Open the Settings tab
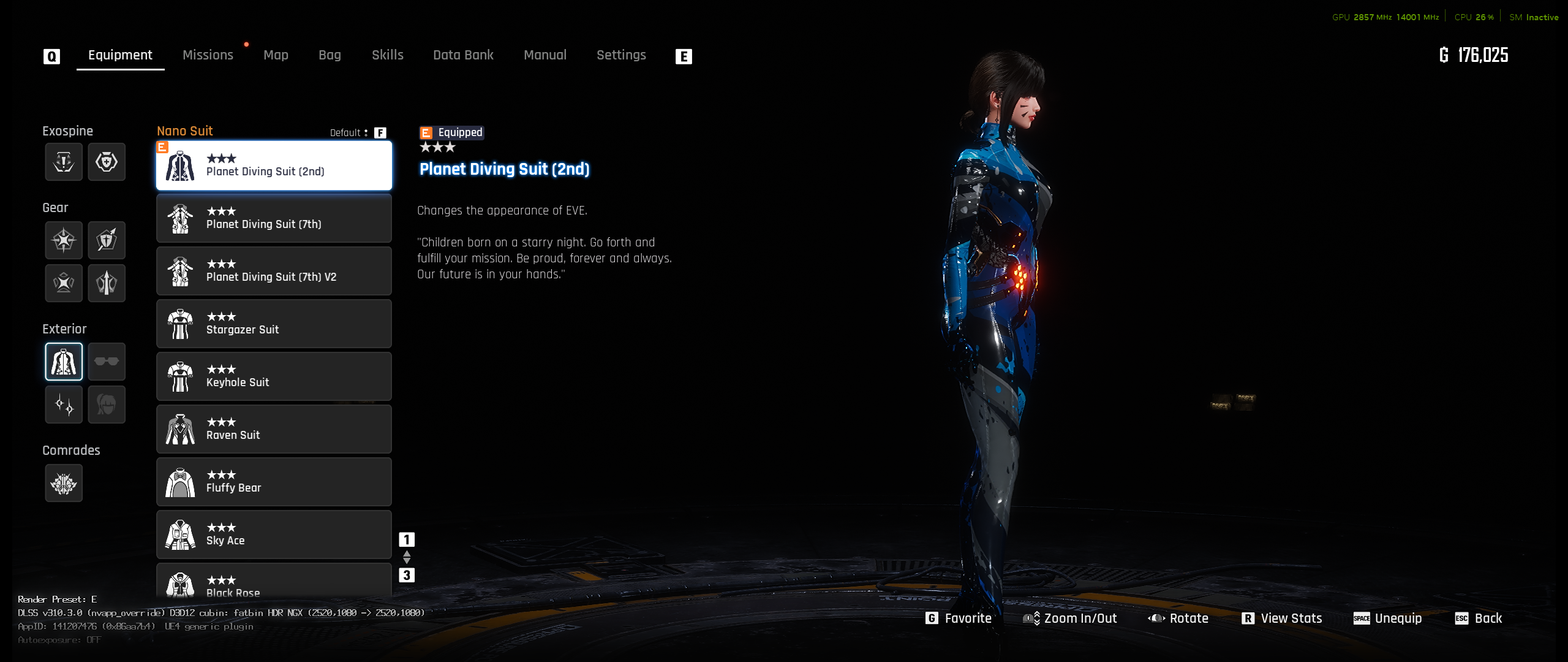This screenshot has height=662, width=1568. [x=621, y=55]
